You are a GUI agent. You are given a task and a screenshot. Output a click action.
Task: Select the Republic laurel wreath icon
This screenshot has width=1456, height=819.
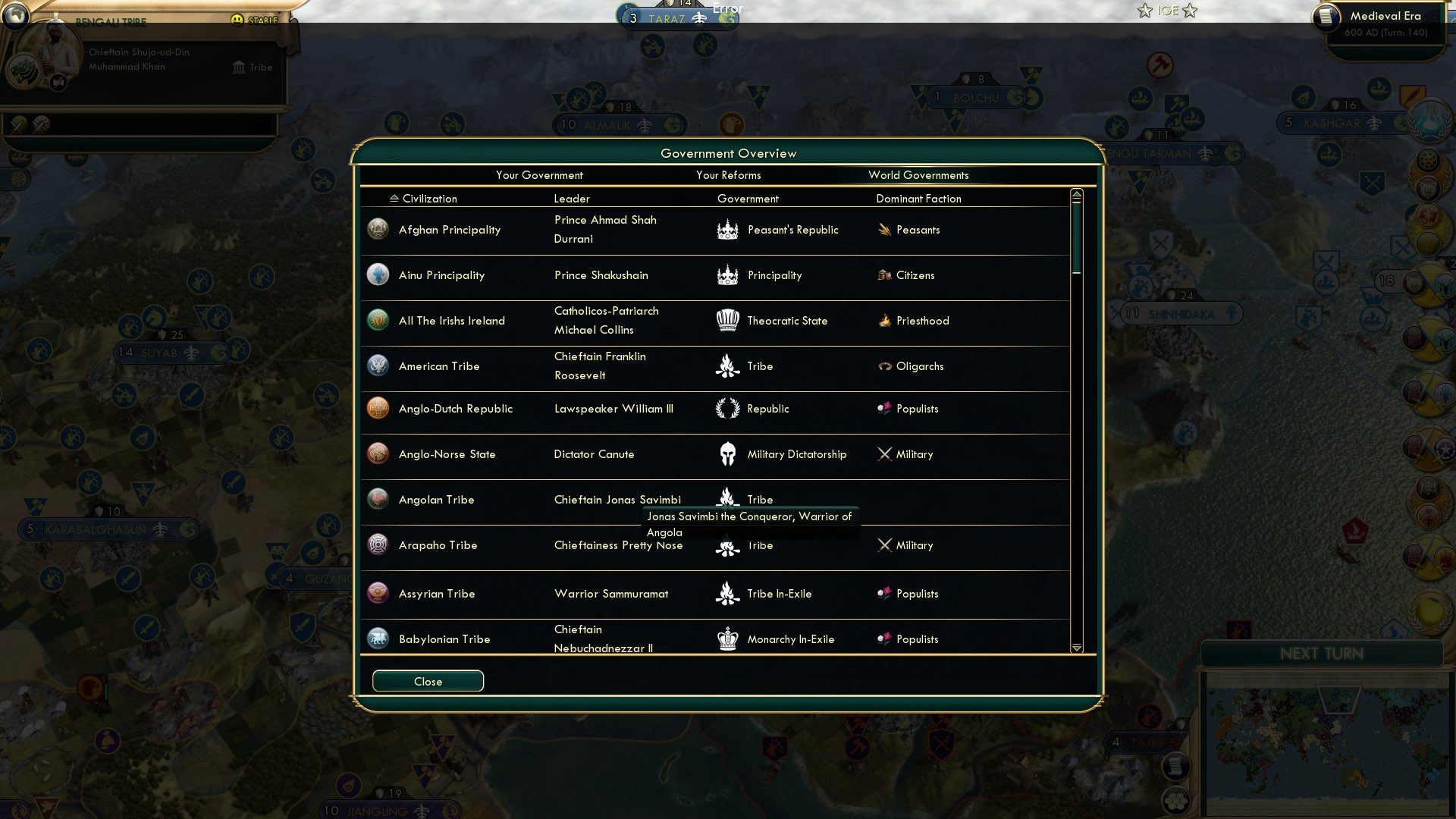726,408
